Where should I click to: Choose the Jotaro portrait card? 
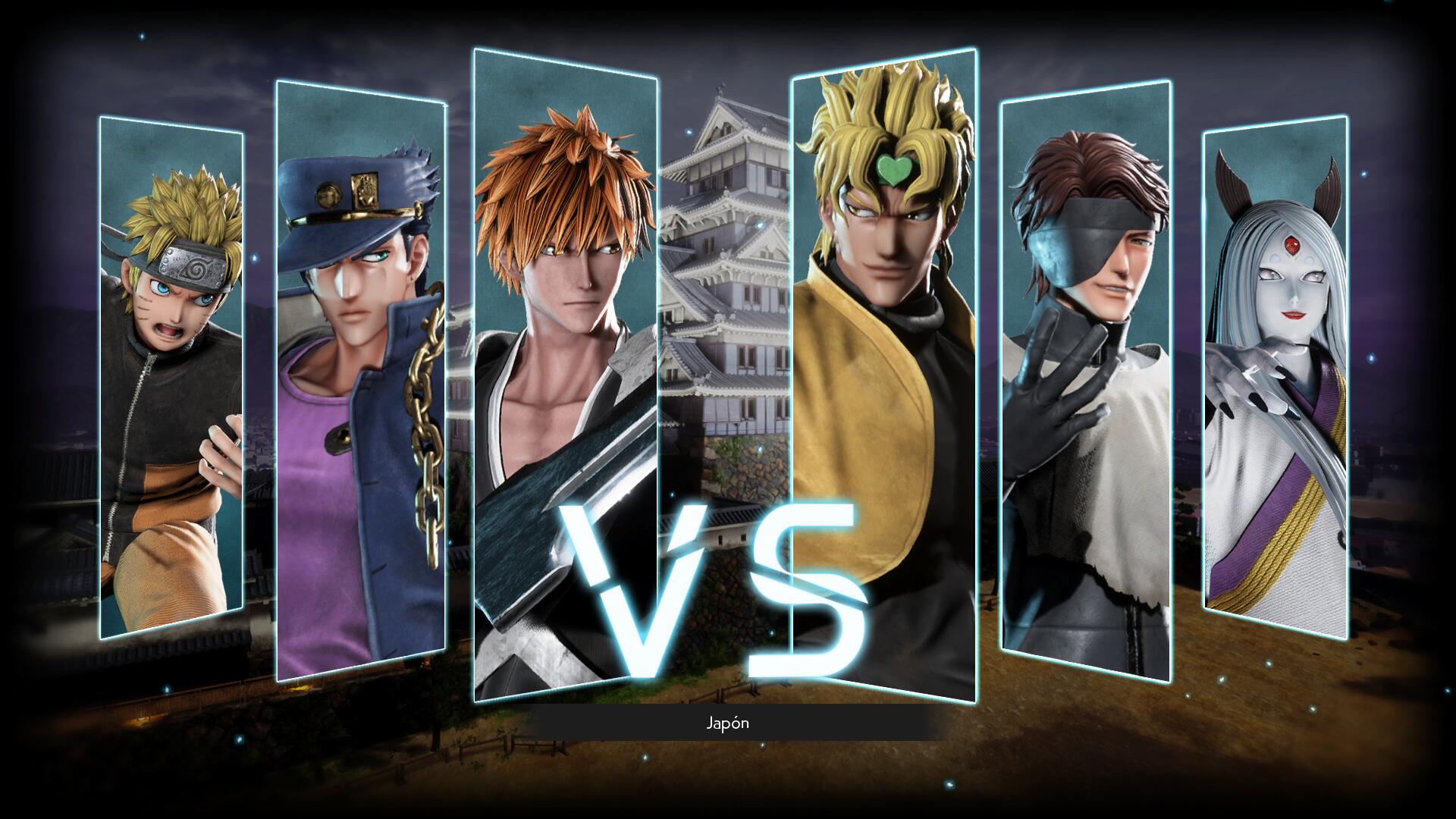pyautogui.click(x=360, y=379)
